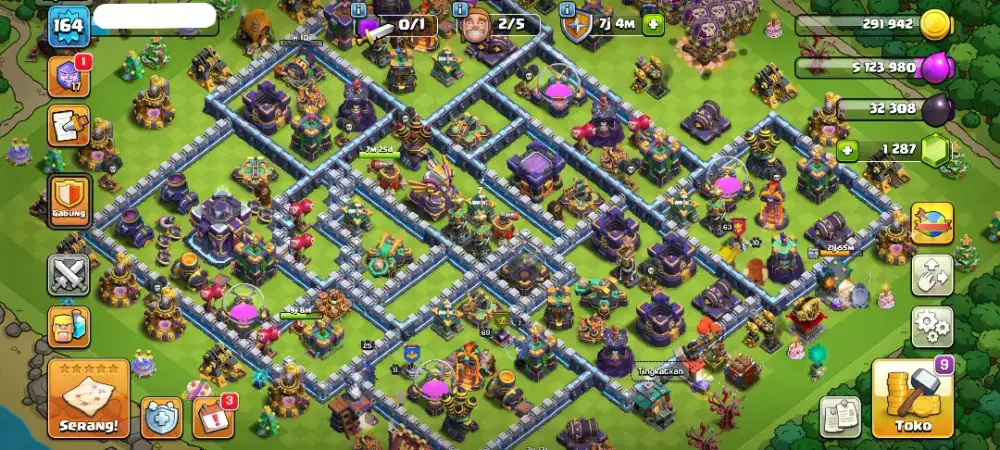Image resolution: width=1000 pixels, height=450 pixels.
Task: Open the barbarian troop training icon
Action: click(x=69, y=326)
